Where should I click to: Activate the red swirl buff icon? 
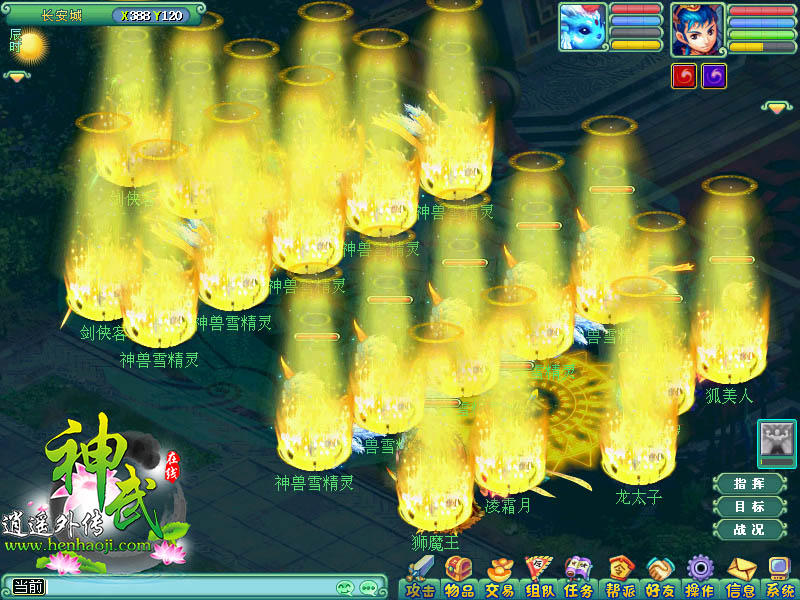point(684,76)
